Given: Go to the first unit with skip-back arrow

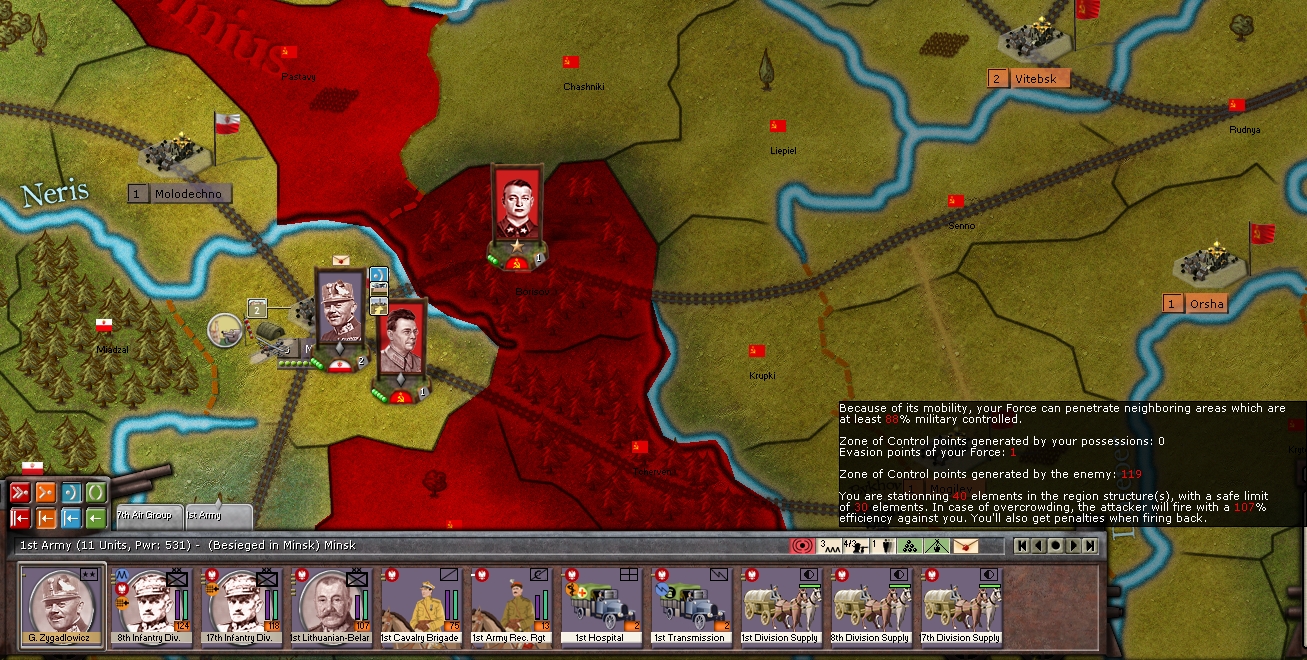Looking at the screenshot, I should (x=1021, y=546).
